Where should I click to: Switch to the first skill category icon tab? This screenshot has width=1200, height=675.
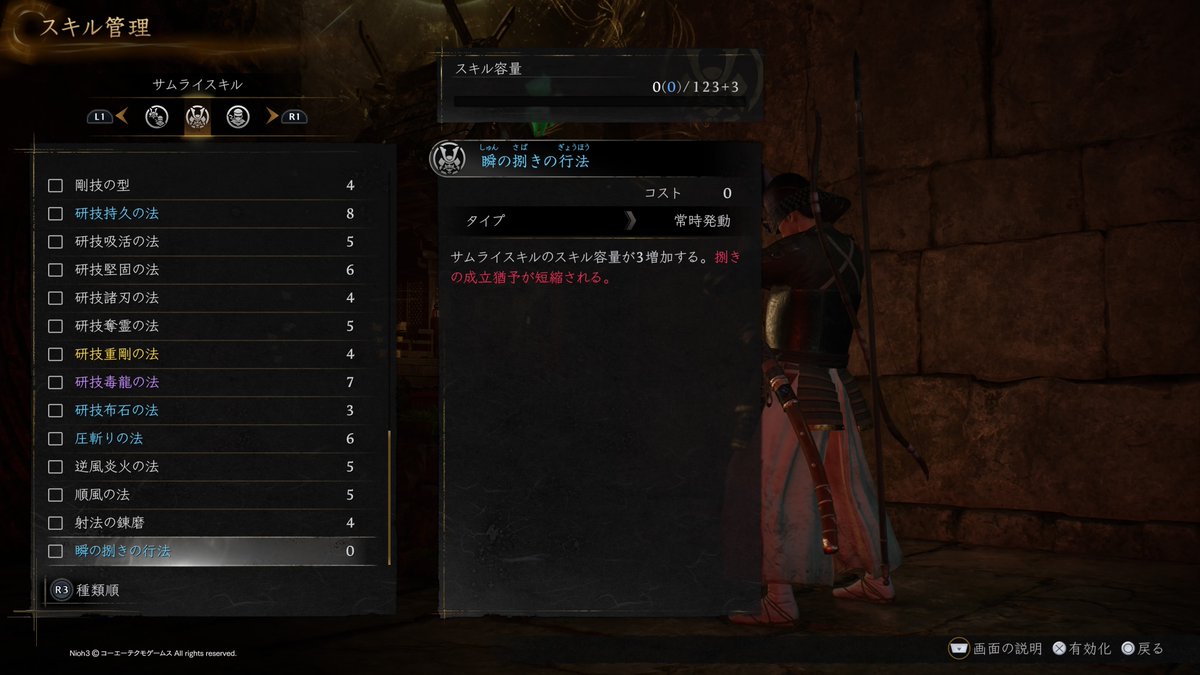click(156, 117)
